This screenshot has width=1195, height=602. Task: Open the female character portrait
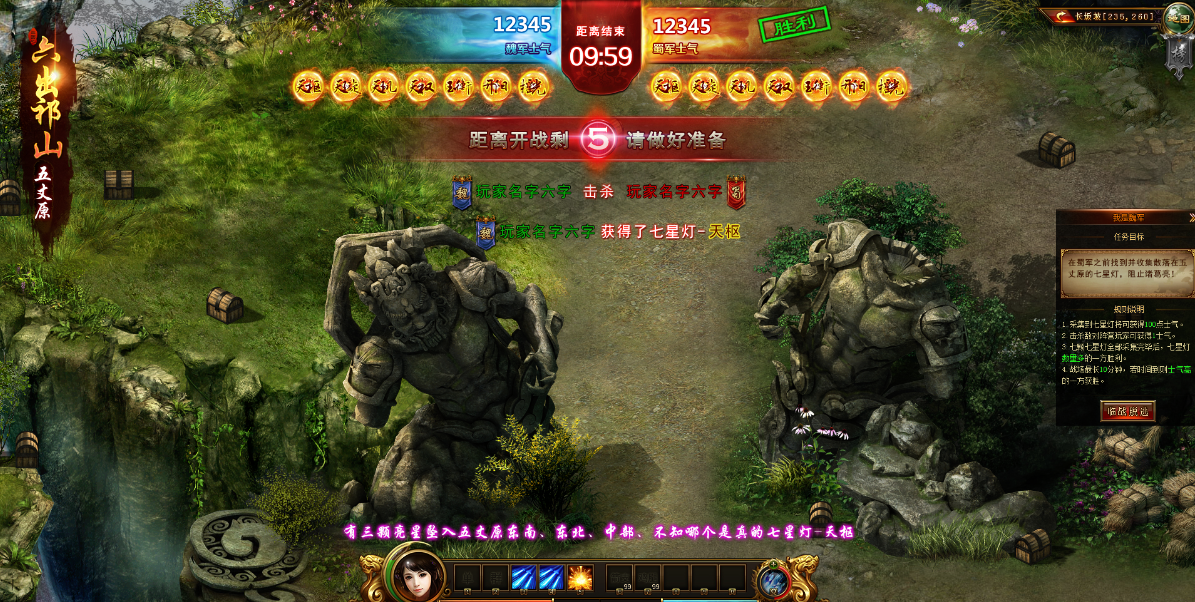pyautogui.click(x=419, y=577)
